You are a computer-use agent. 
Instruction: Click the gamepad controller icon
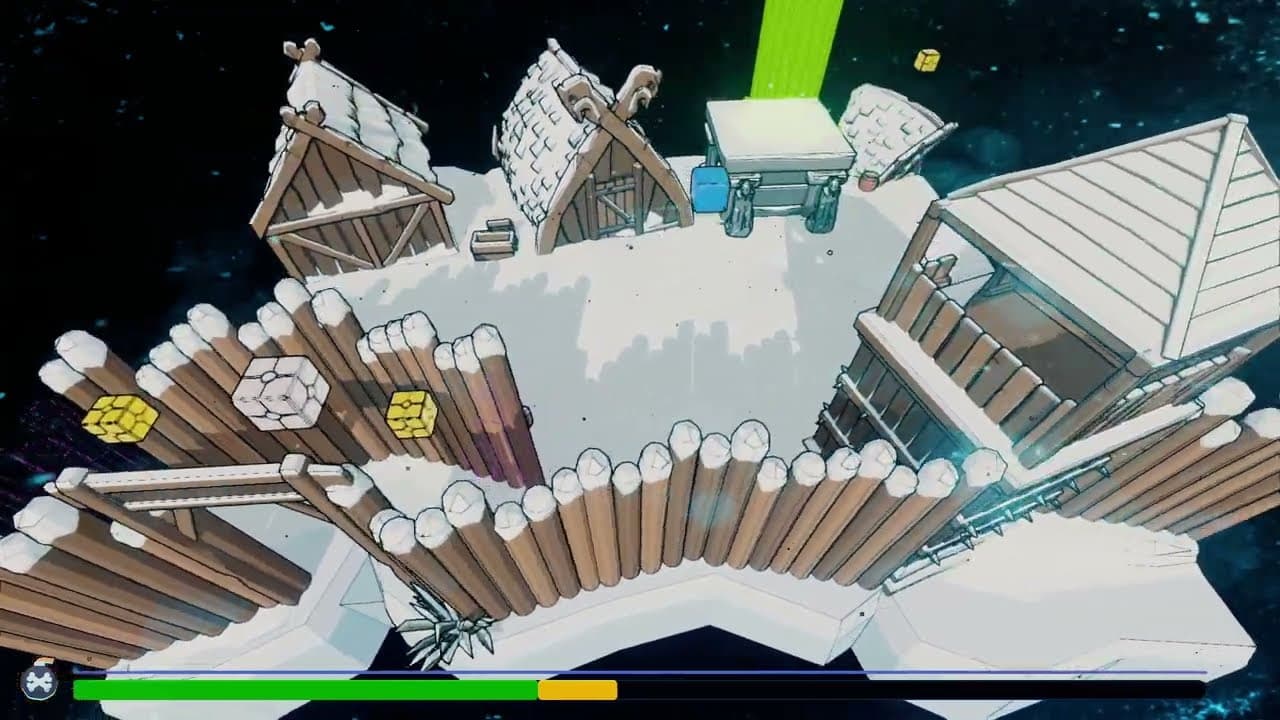pos(38,685)
